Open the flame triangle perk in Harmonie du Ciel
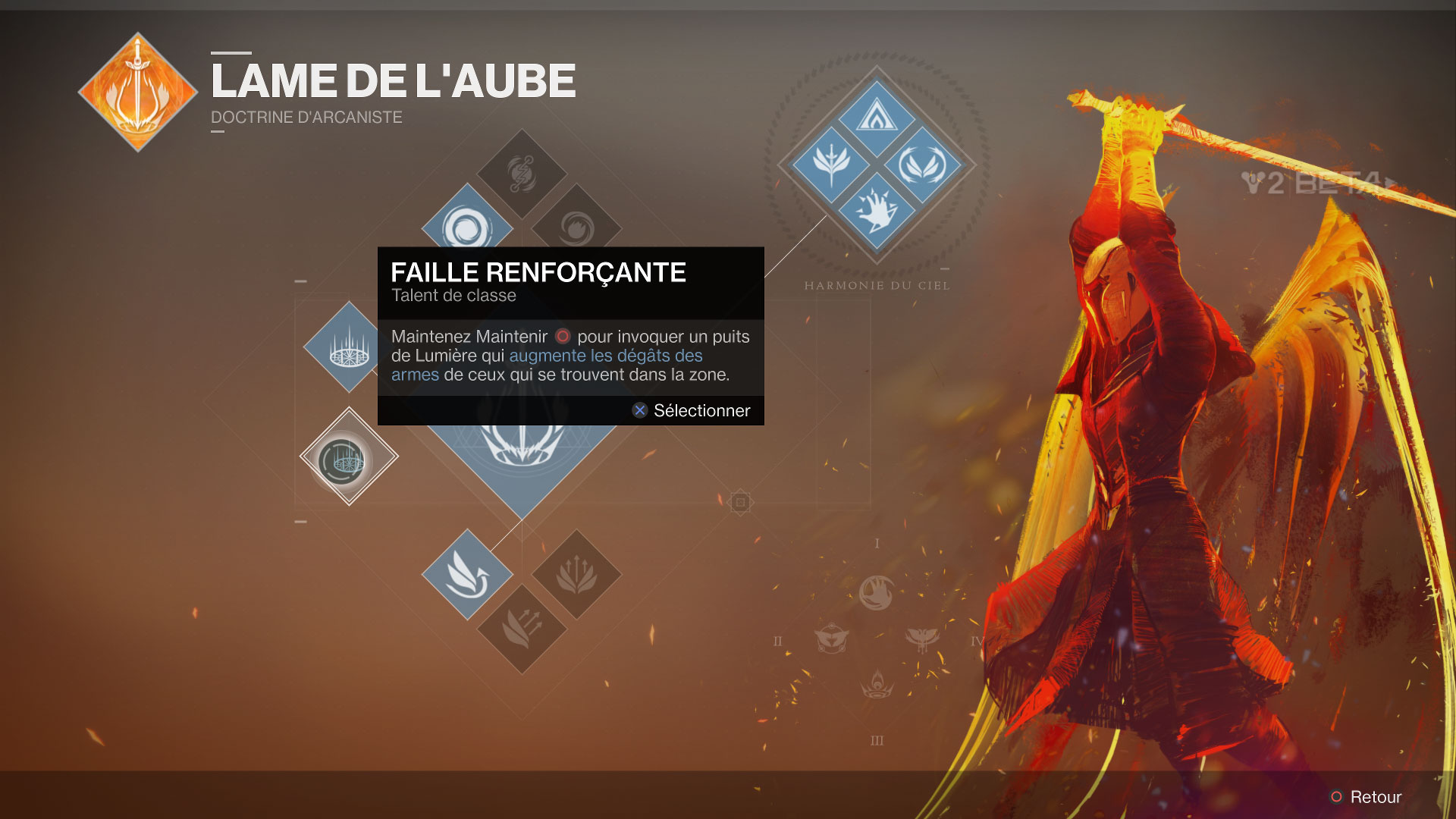The image size is (1456, 819). pos(877,118)
